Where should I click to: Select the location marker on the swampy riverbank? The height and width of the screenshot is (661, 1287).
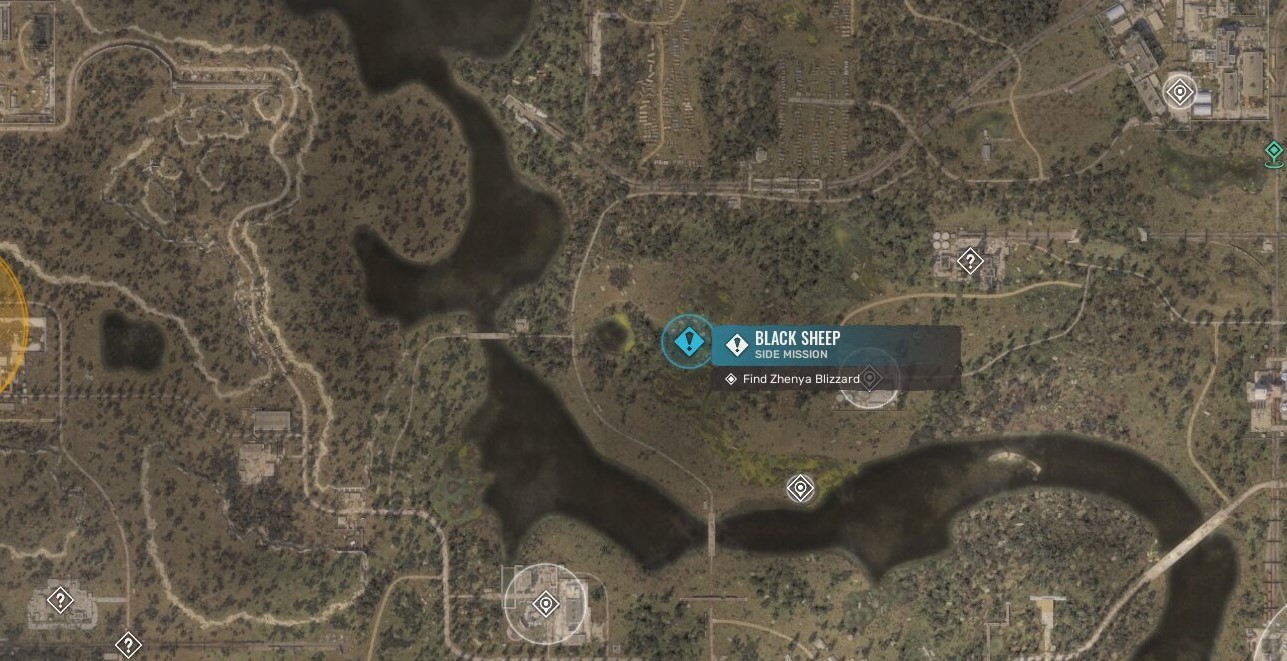tap(800, 488)
